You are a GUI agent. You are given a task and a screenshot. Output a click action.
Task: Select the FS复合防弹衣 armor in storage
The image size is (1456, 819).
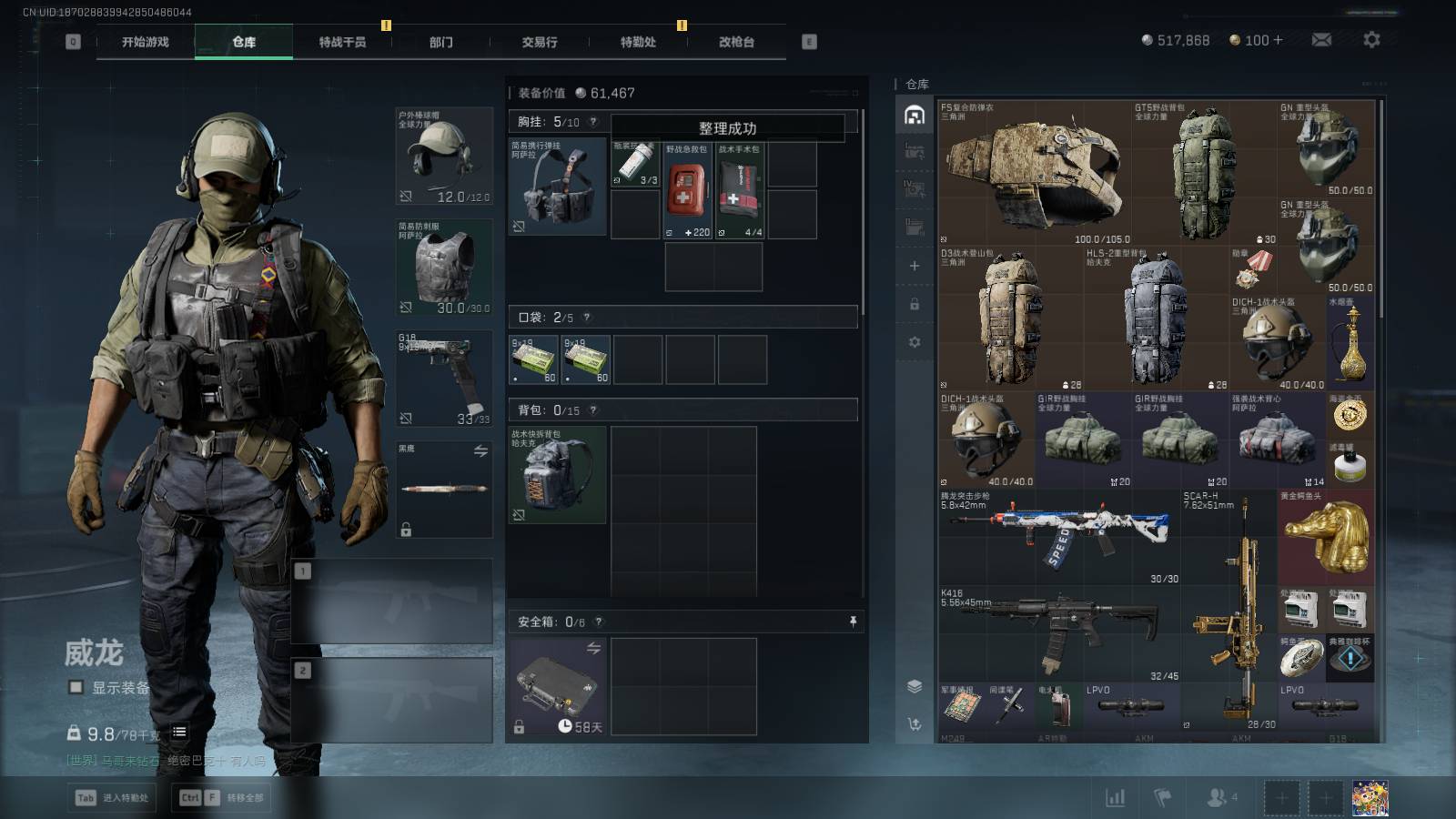pos(1035,173)
